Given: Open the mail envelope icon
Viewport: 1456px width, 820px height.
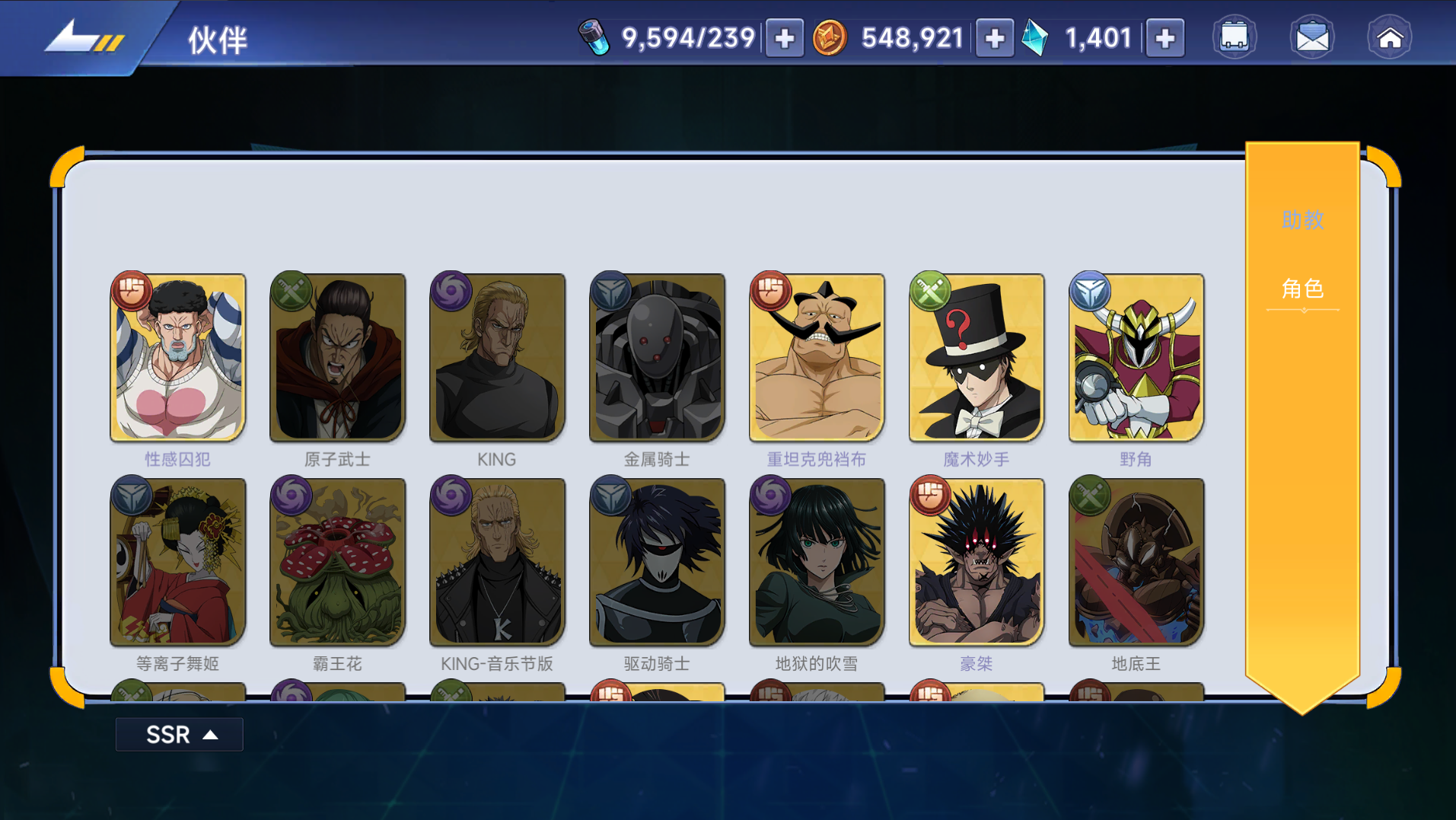Looking at the screenshot, I should point(1312,37).
